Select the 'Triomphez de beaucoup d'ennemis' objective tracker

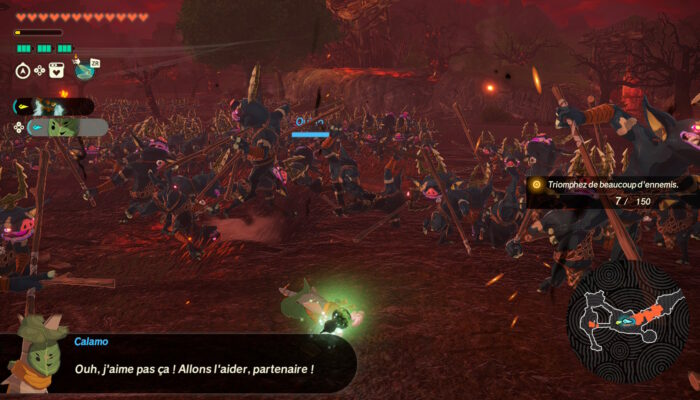(x=612, y=185)
